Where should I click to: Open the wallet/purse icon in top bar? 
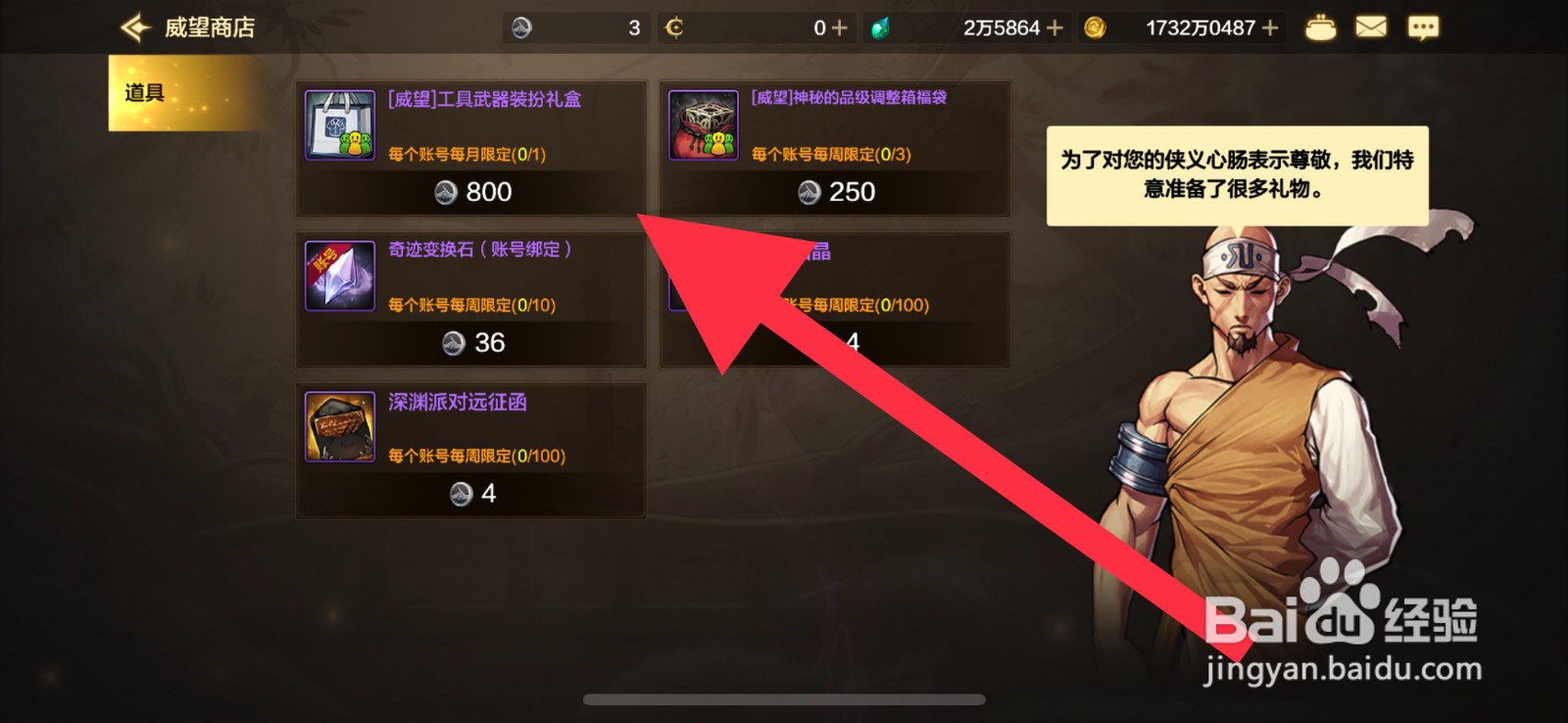(x=1322, y=26)
